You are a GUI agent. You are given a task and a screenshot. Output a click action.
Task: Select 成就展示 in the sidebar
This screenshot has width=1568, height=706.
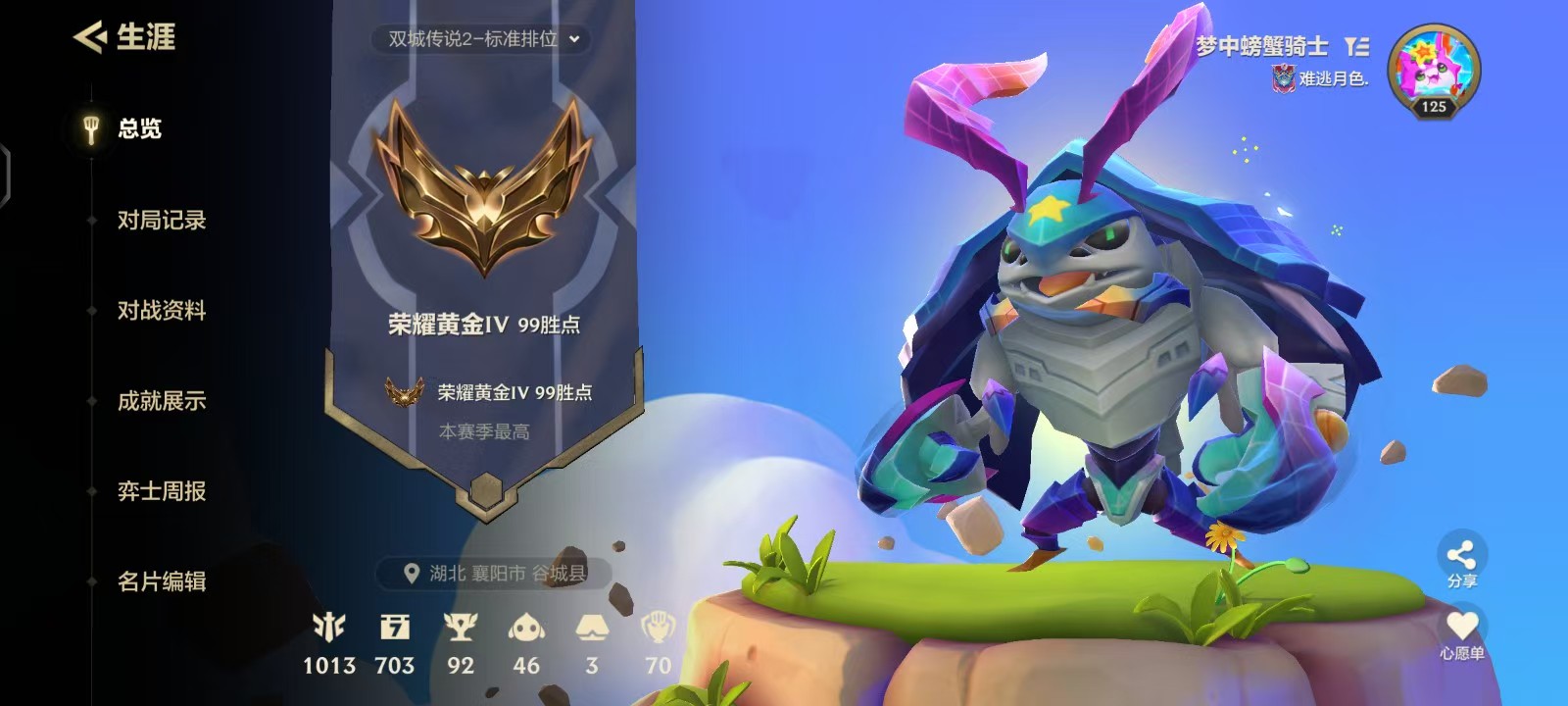160,401
